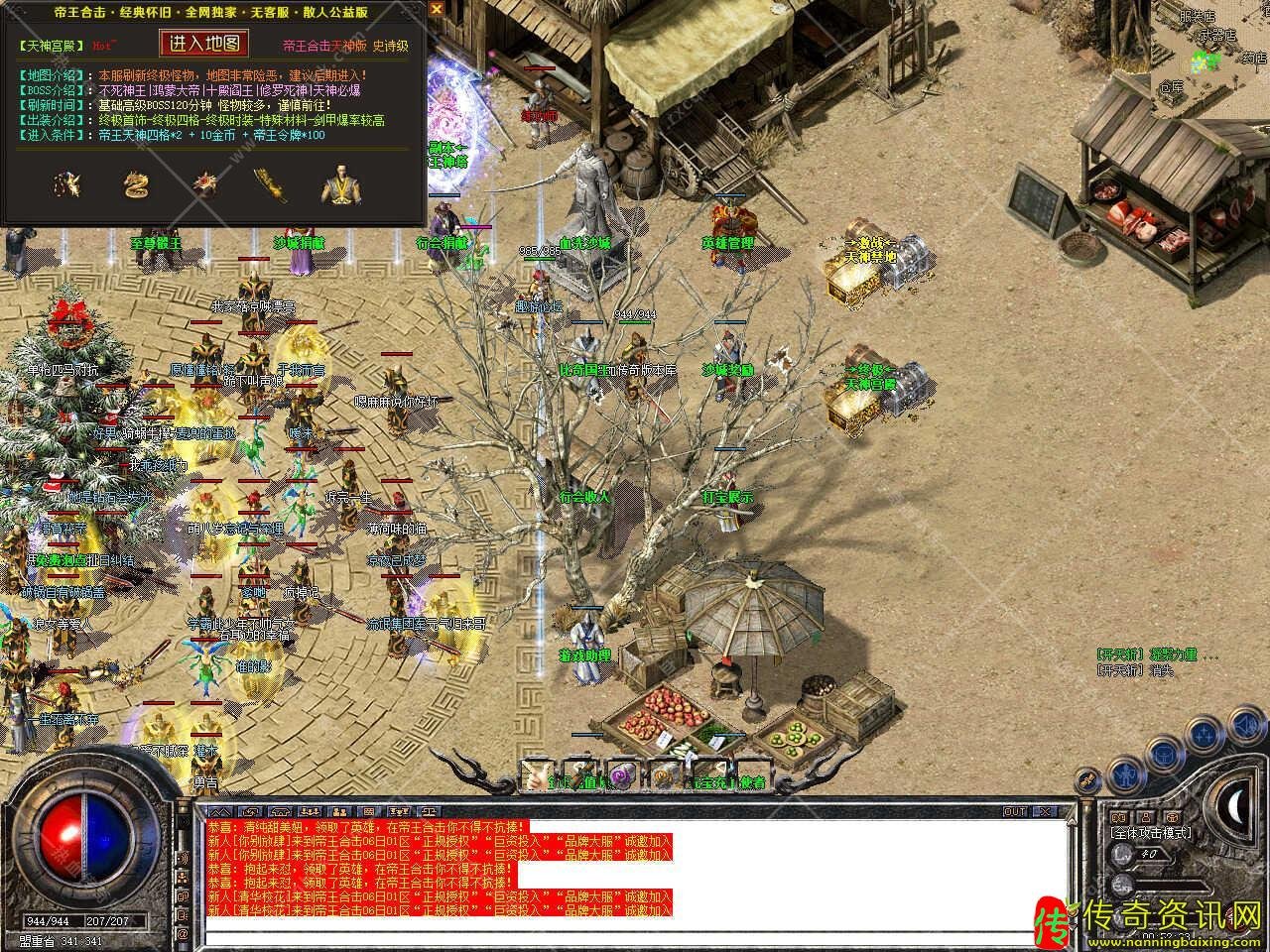View the robed costume reward icon
This screenshot has height=952, width=1270.
point(335,186)
